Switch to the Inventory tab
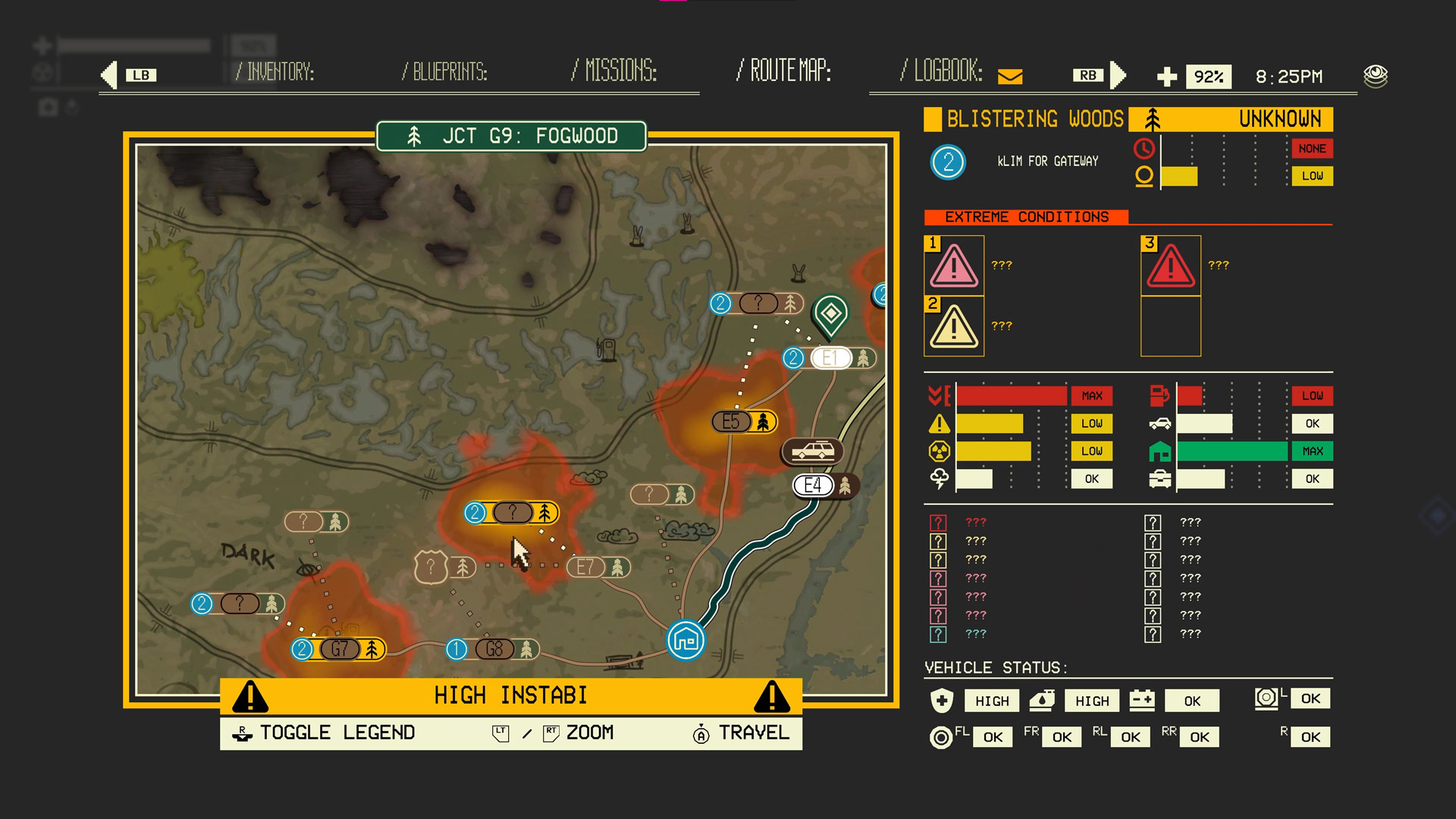 pos(274,72)
